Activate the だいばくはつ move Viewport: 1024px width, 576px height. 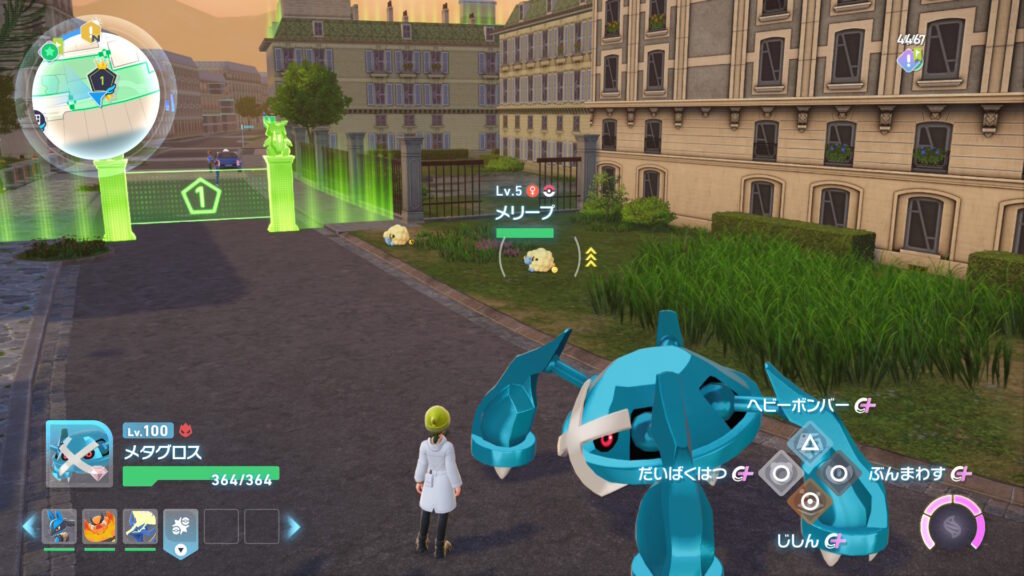pos(780,472)
